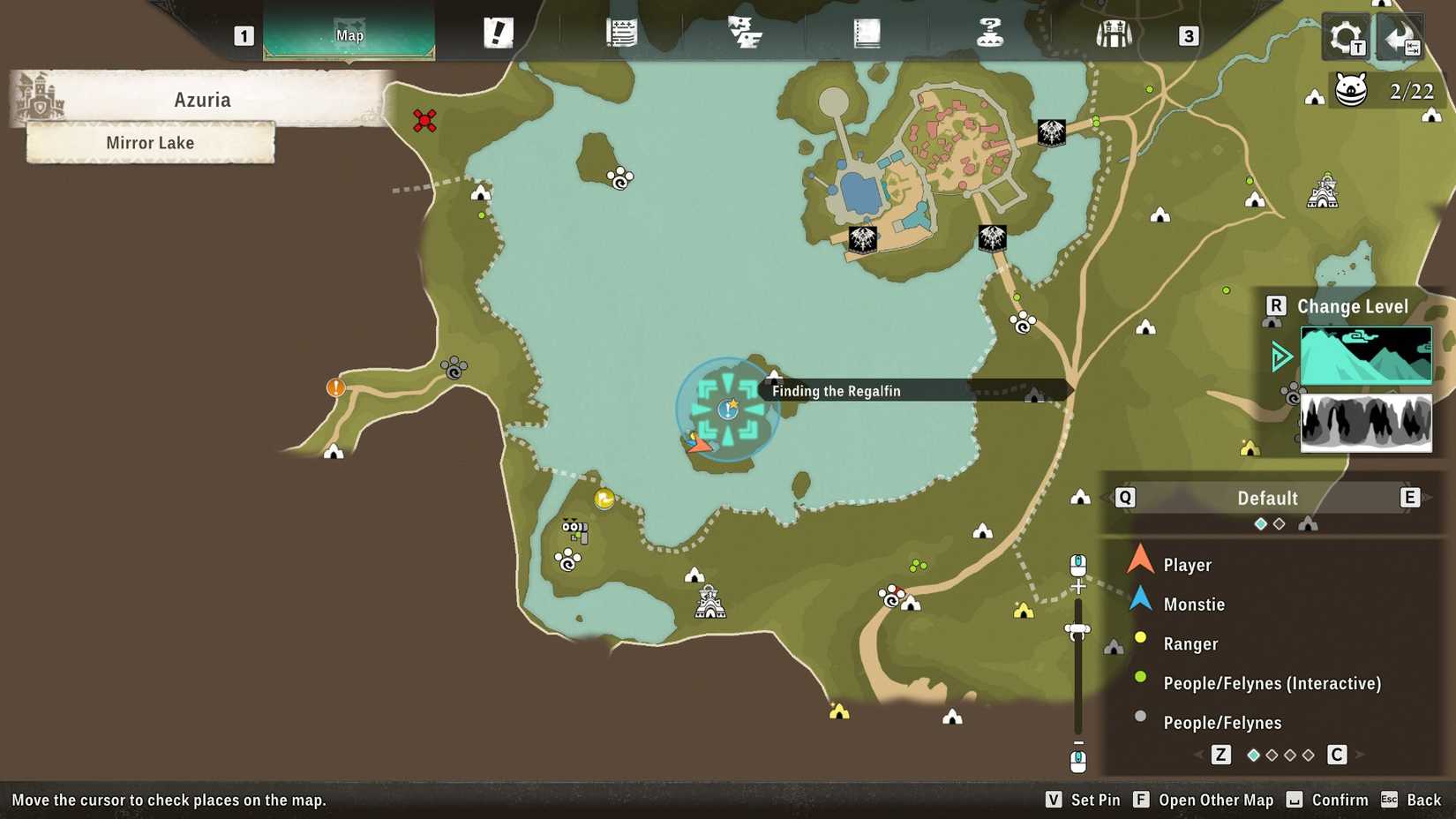Select the monster field guide icon in top bar
The width and height of the screenshot is (1456, 819).
(x=744, y=34)
